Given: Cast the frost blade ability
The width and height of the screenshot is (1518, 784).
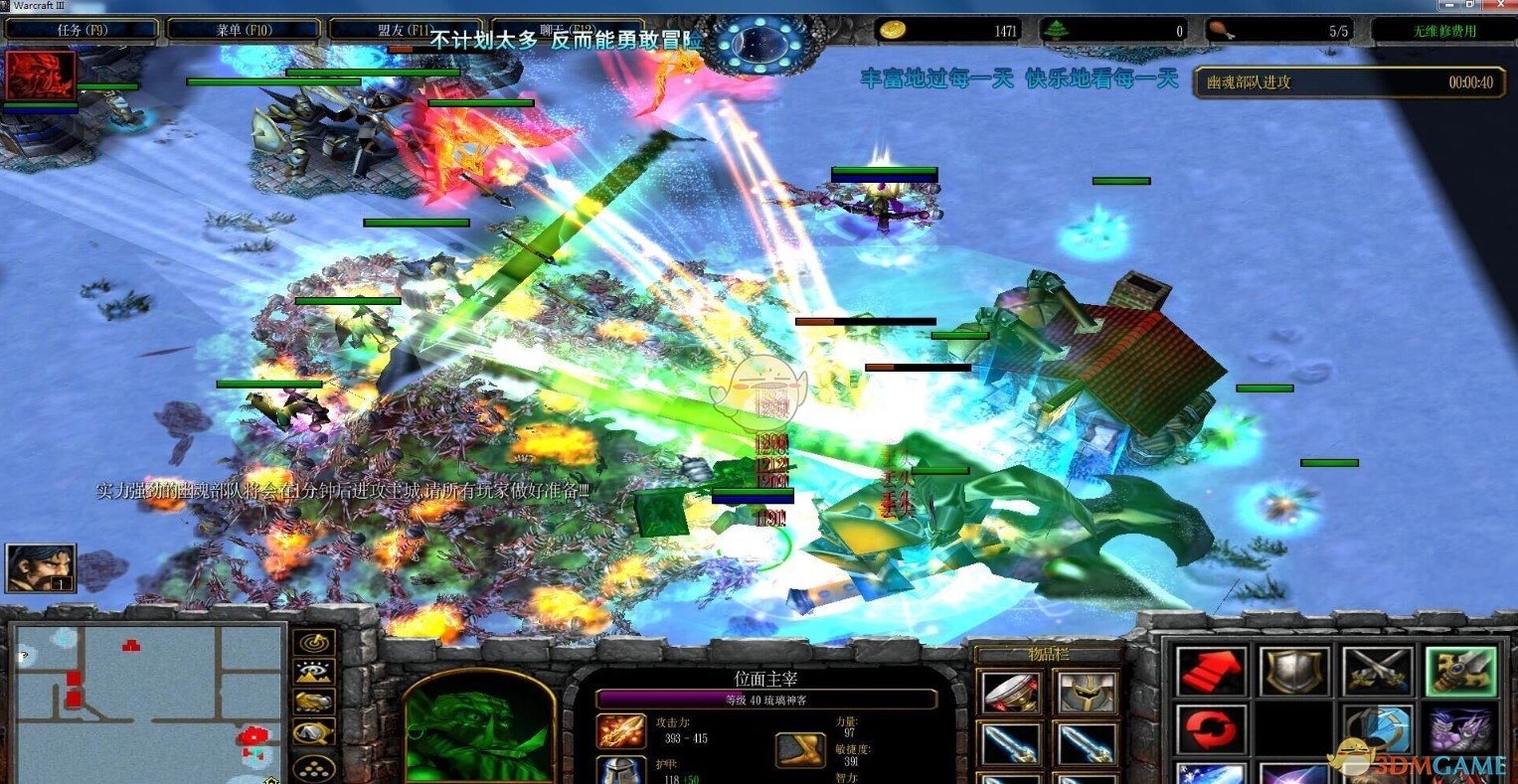Looking at the screenshot, I should (x=1215, y=778).
